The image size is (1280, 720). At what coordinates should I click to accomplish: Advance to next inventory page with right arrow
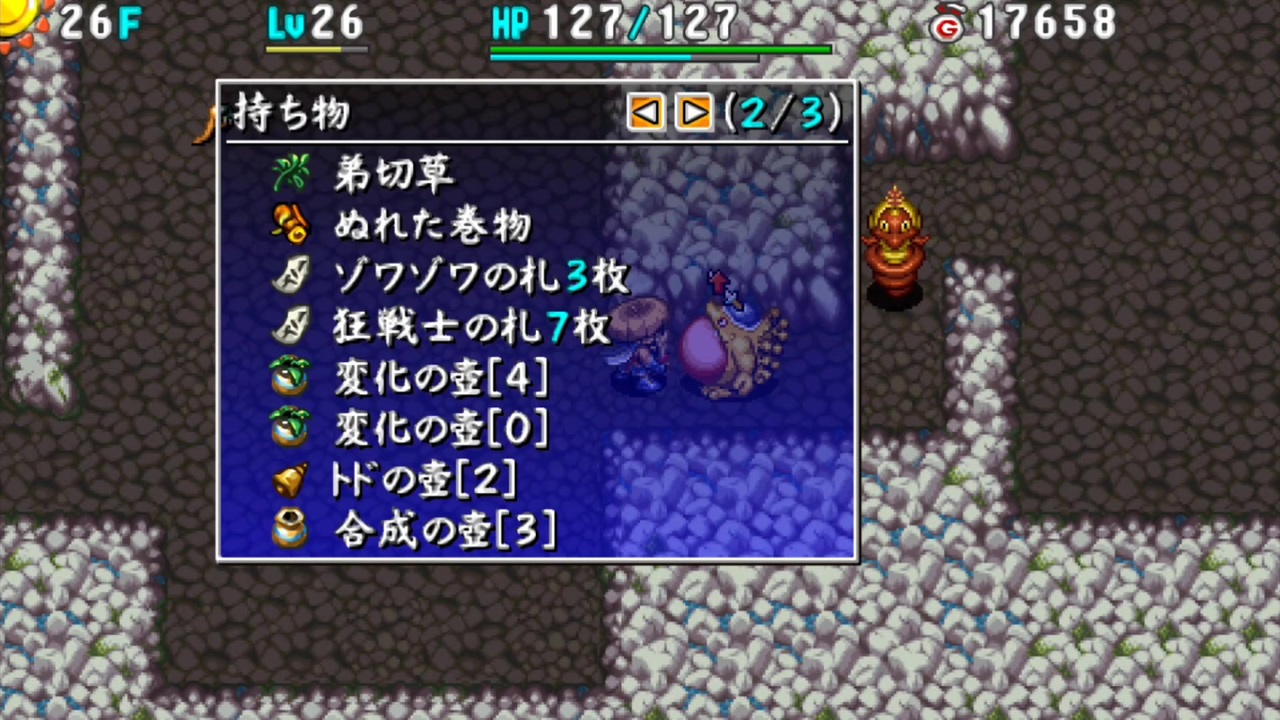pyautogui.click(x=694, y=112)
